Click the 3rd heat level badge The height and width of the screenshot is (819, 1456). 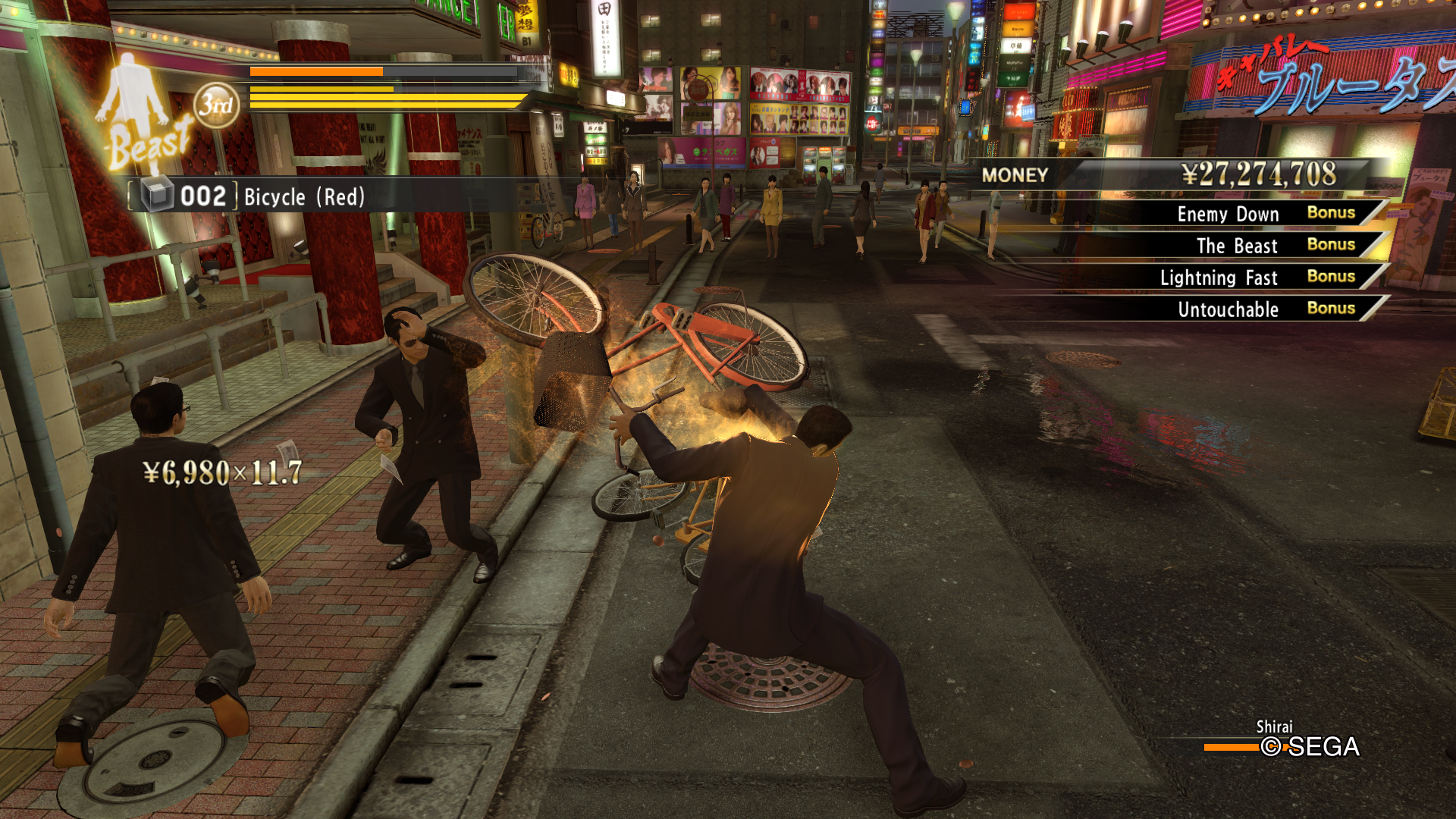(x=216, y=105)
